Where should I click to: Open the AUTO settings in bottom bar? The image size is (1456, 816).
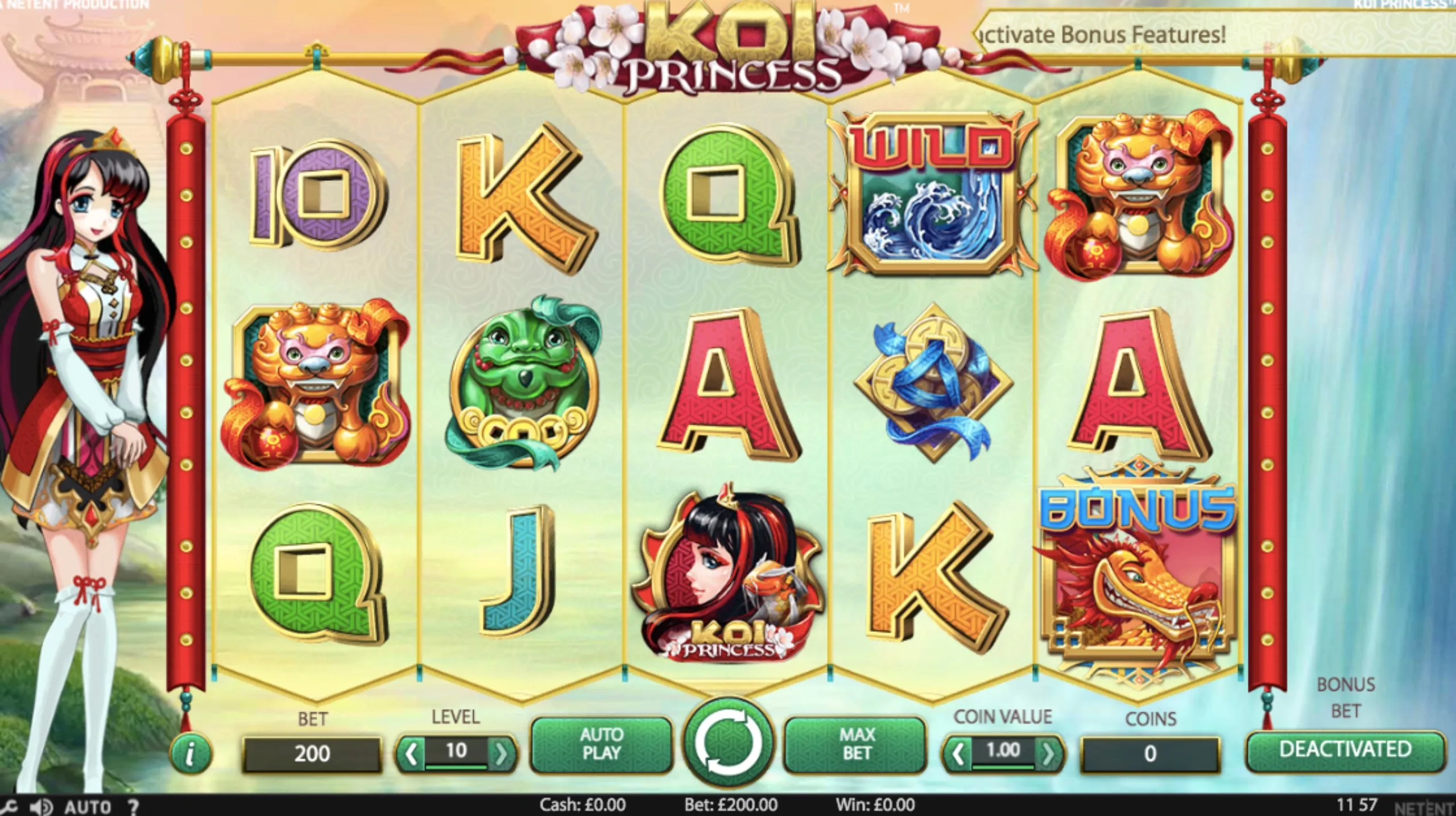coord(87,807)
